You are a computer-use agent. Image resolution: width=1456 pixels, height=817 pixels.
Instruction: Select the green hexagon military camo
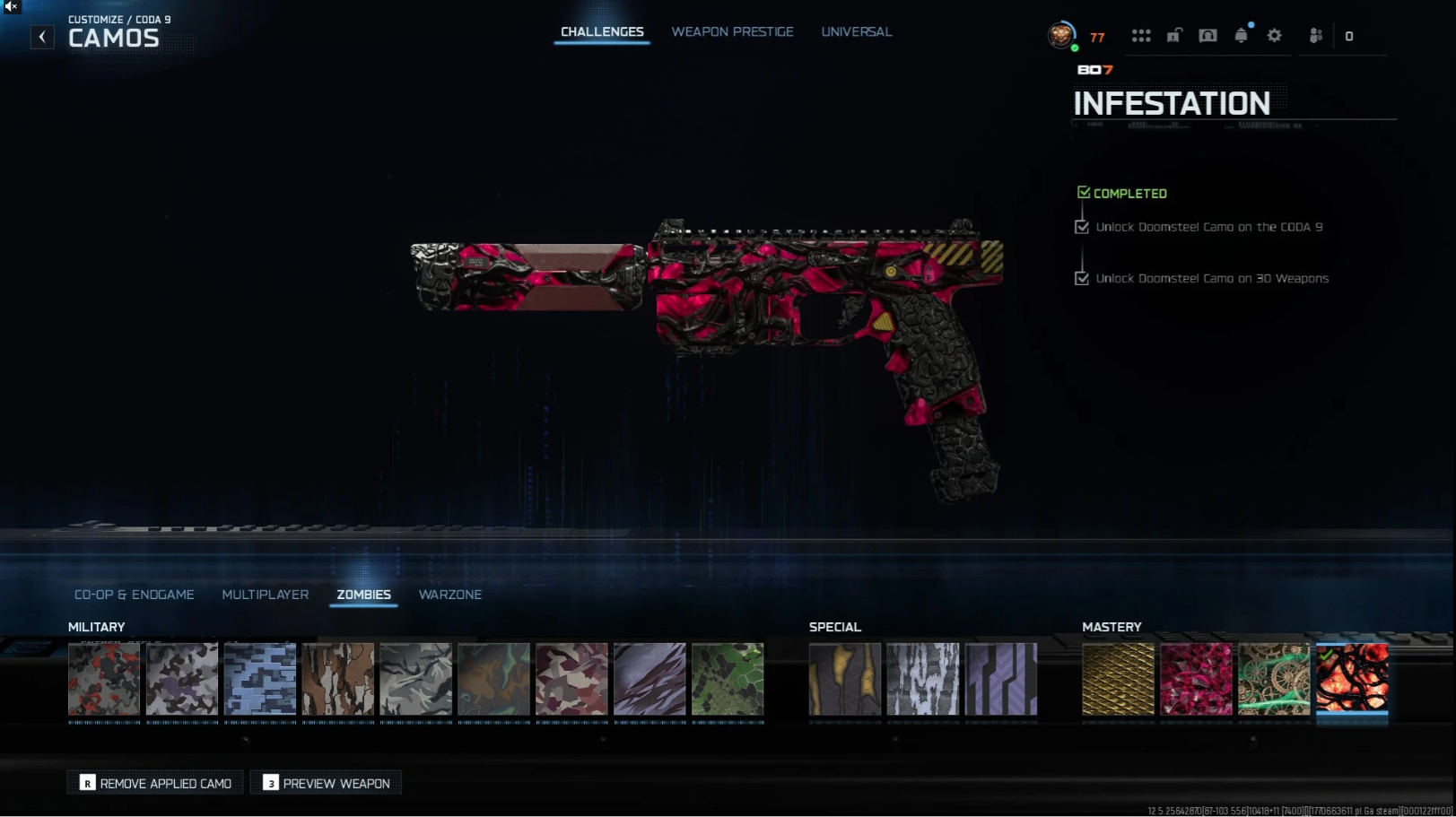[728, 679]
